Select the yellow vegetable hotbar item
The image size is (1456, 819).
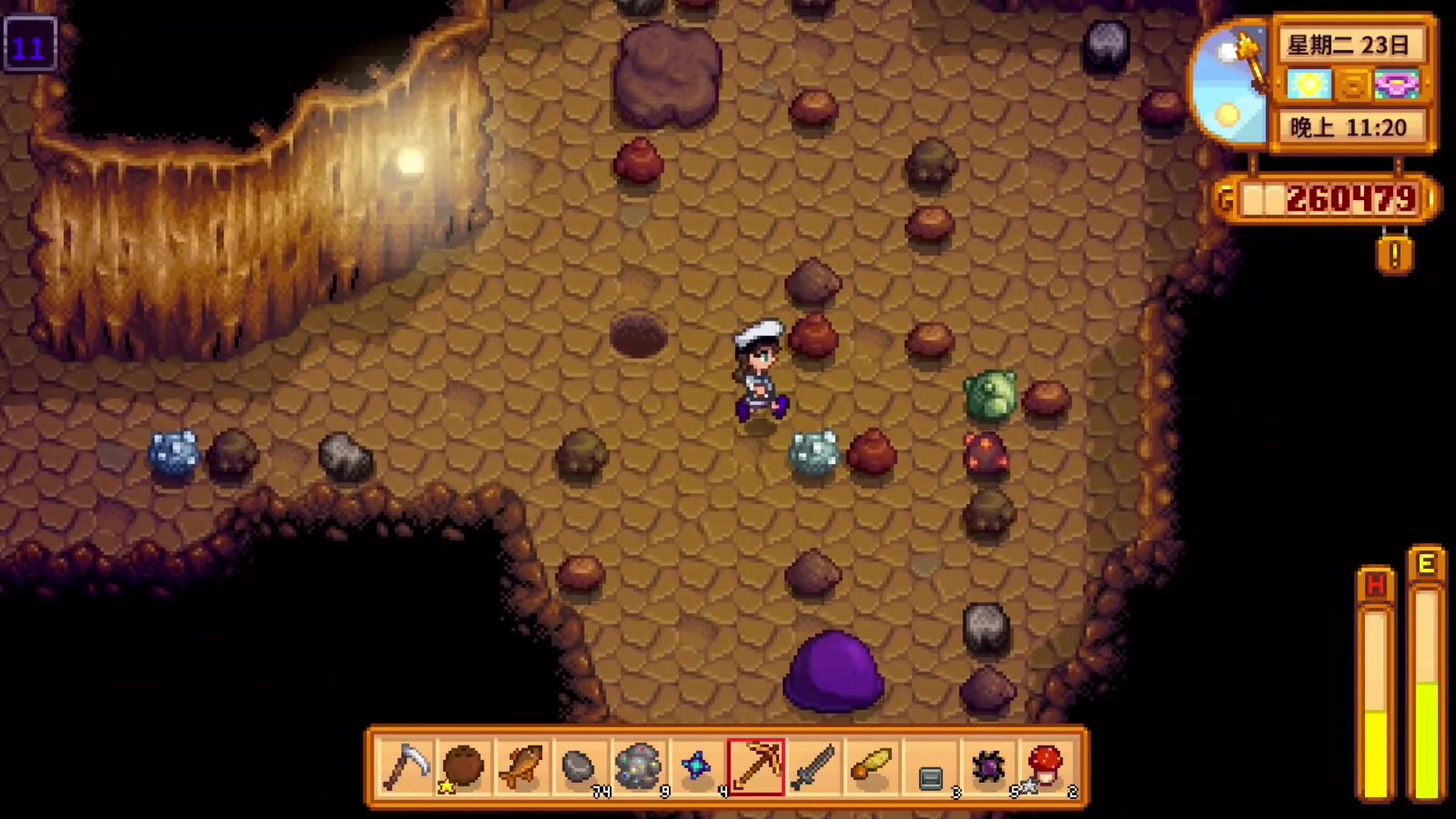coord(872,767)
